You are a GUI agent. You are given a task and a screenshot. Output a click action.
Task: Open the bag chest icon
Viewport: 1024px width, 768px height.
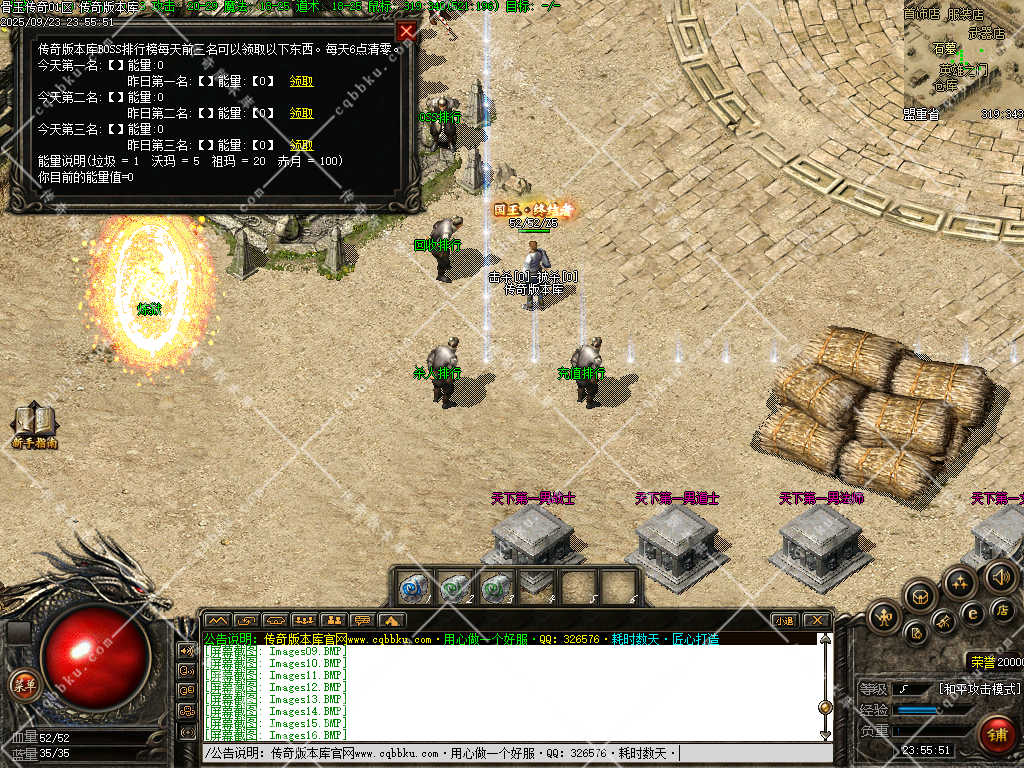(921, 598)
